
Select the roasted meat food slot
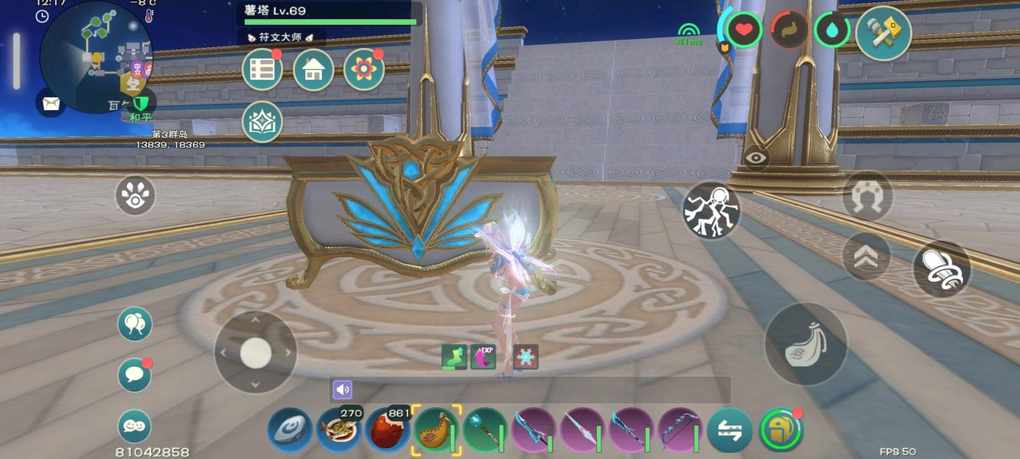(385, 430)
